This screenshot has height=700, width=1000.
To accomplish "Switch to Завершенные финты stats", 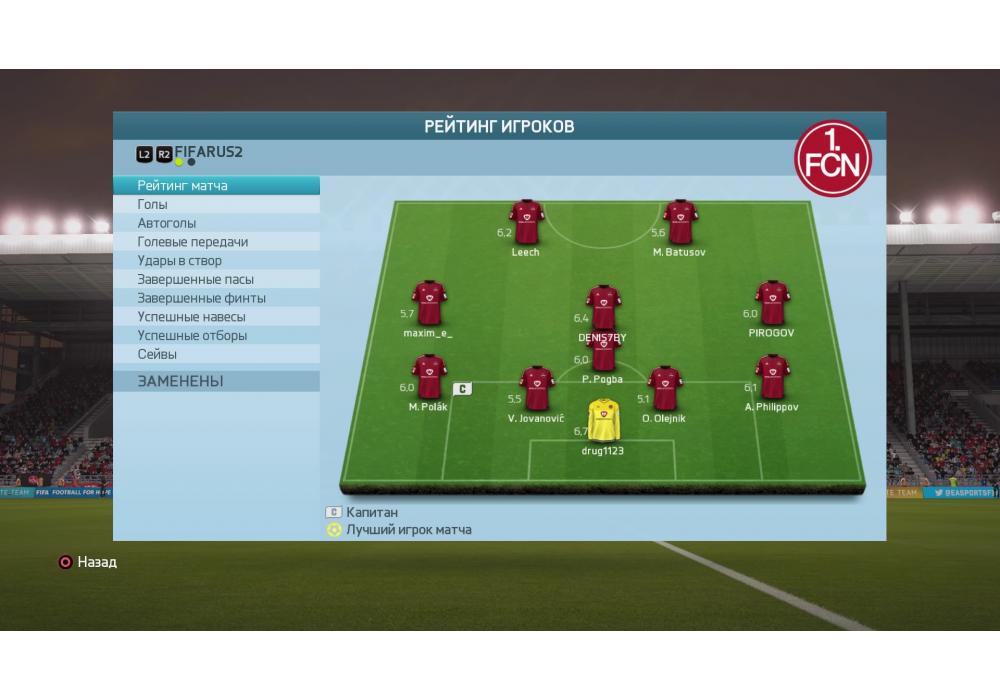I will [x=216, y=298].
